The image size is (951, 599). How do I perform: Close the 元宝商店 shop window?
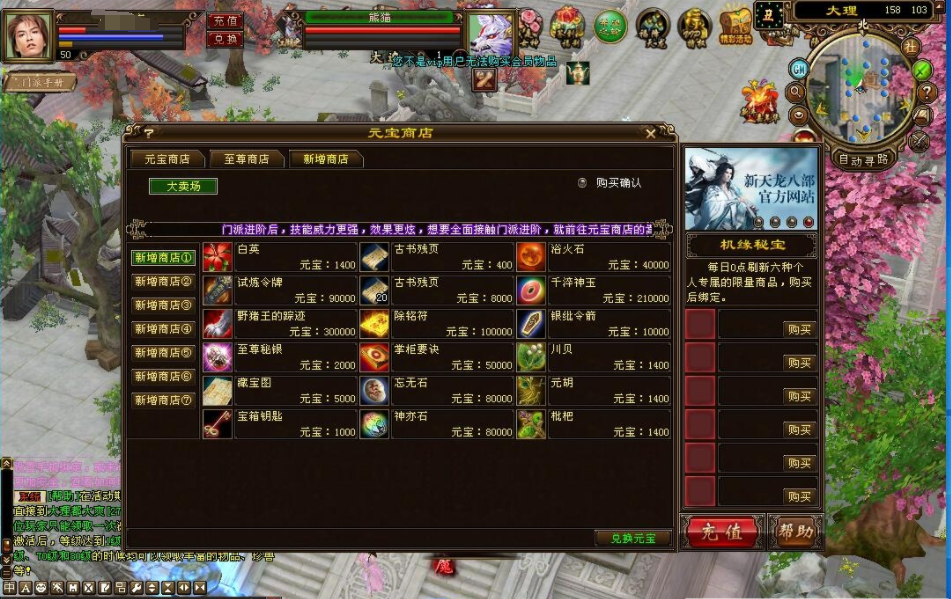(x=651, y=133)
